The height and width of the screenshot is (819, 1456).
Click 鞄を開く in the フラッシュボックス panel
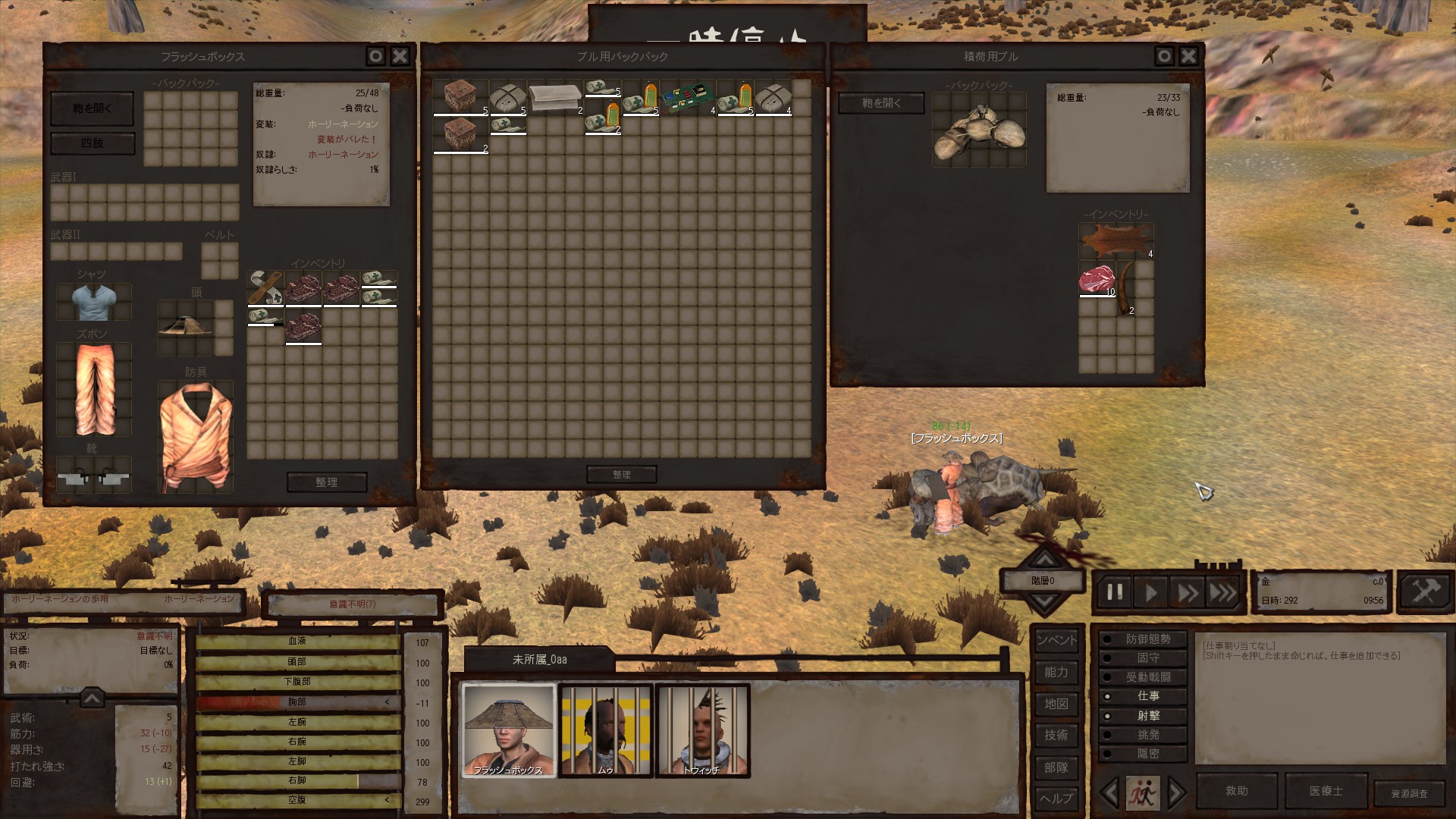[x=93, y=108]
